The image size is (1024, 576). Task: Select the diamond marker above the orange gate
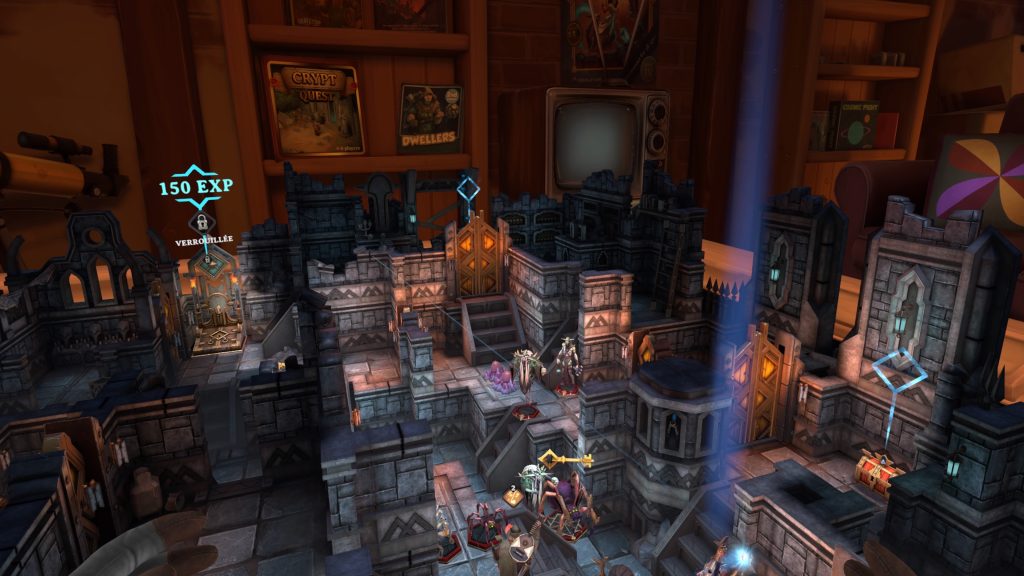(x=468, y=188)
